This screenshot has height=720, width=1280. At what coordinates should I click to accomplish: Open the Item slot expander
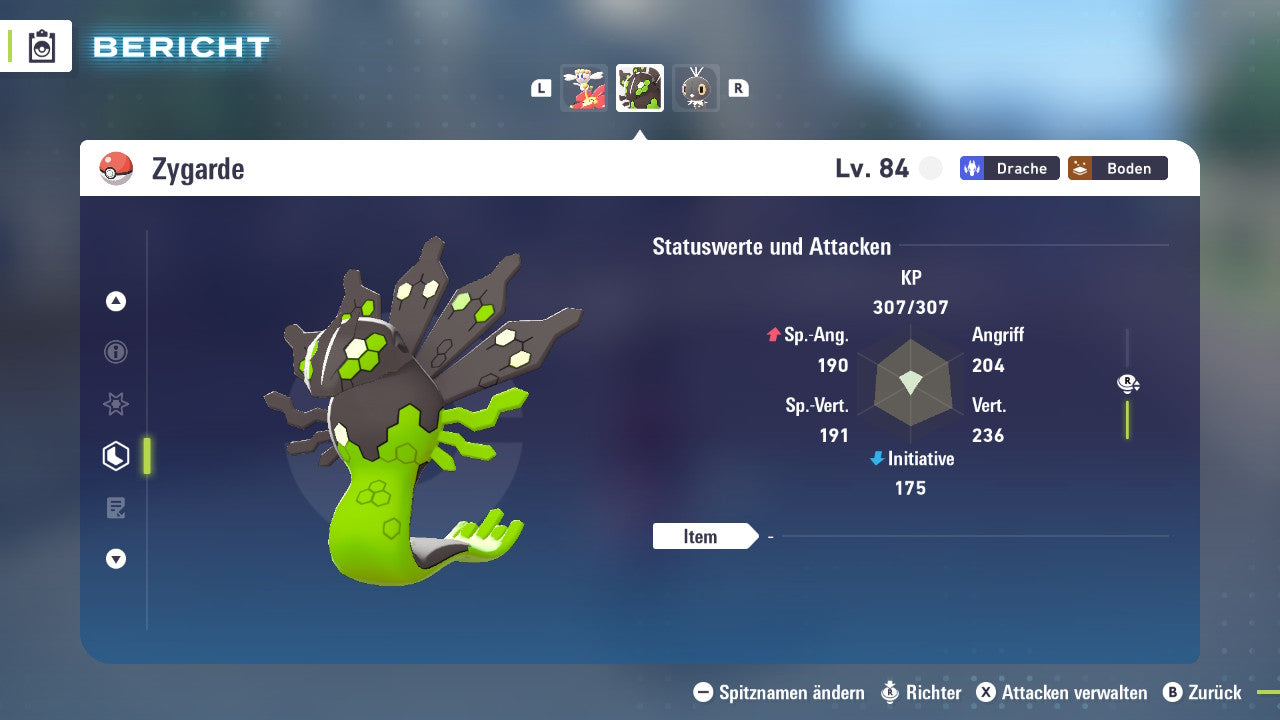point(703,536)
